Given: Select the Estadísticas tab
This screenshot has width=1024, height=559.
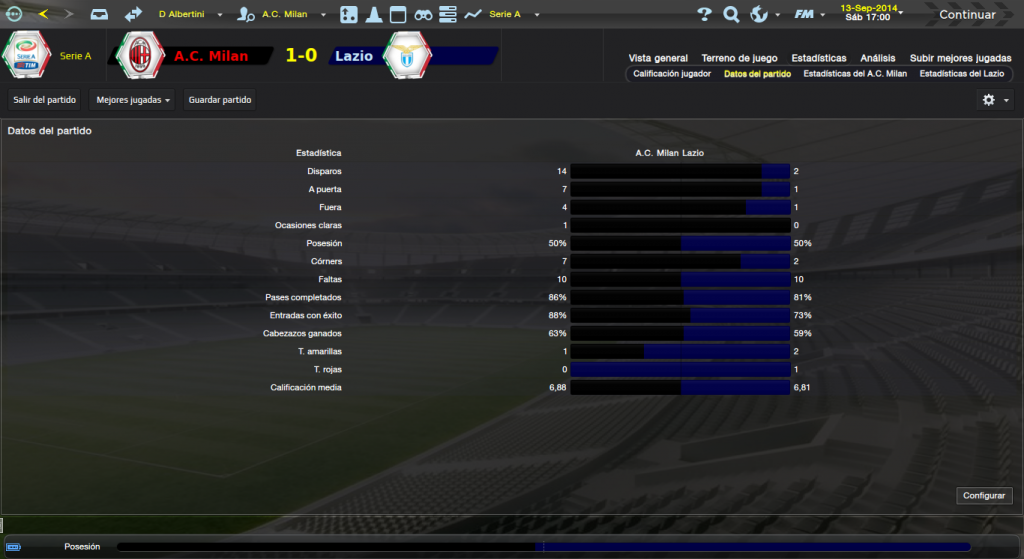Looking at the screenshot, I should pos(818,58).
